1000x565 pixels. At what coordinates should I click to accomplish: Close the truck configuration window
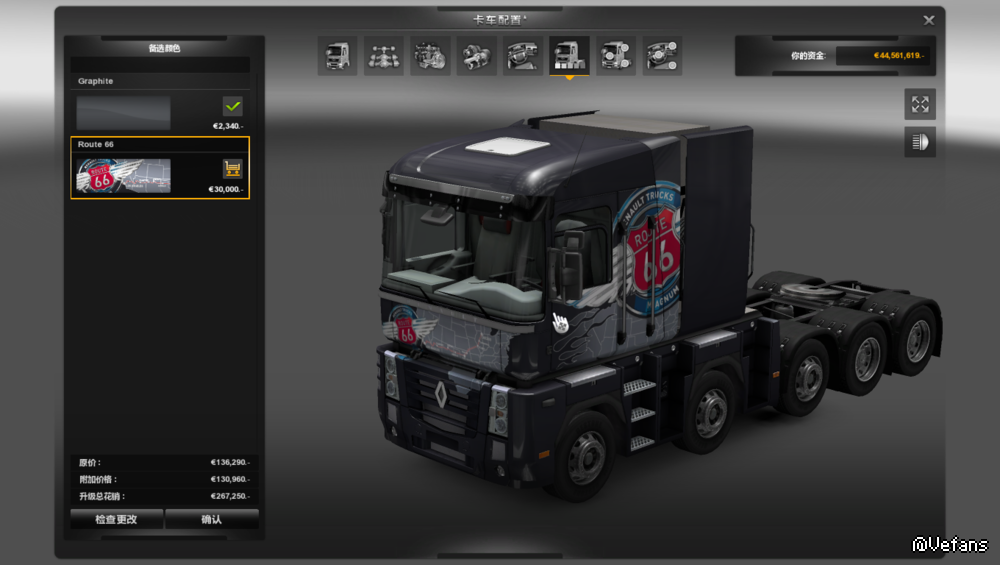pos(929,20)
